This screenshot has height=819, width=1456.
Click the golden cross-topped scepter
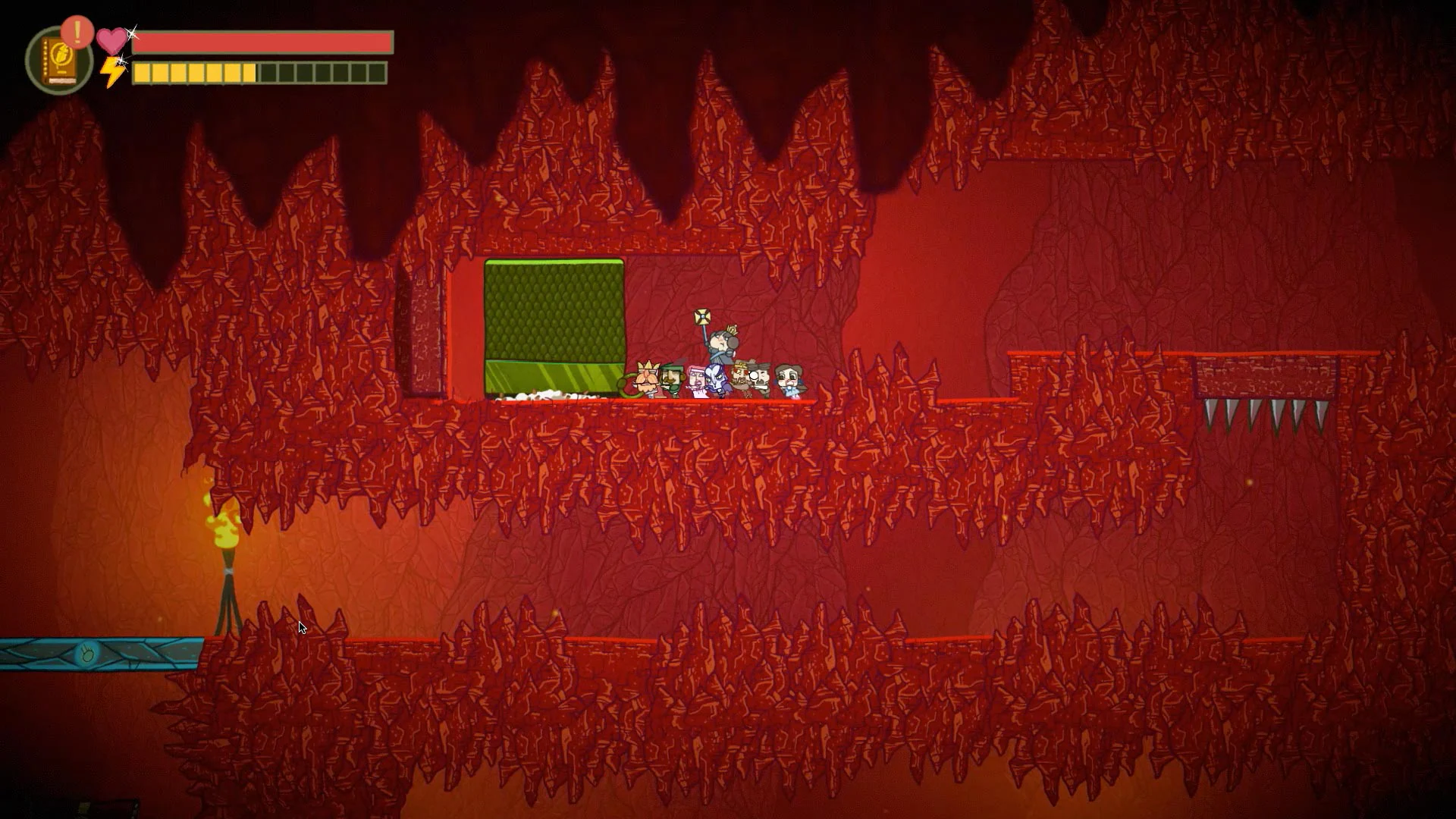(704, 315)
